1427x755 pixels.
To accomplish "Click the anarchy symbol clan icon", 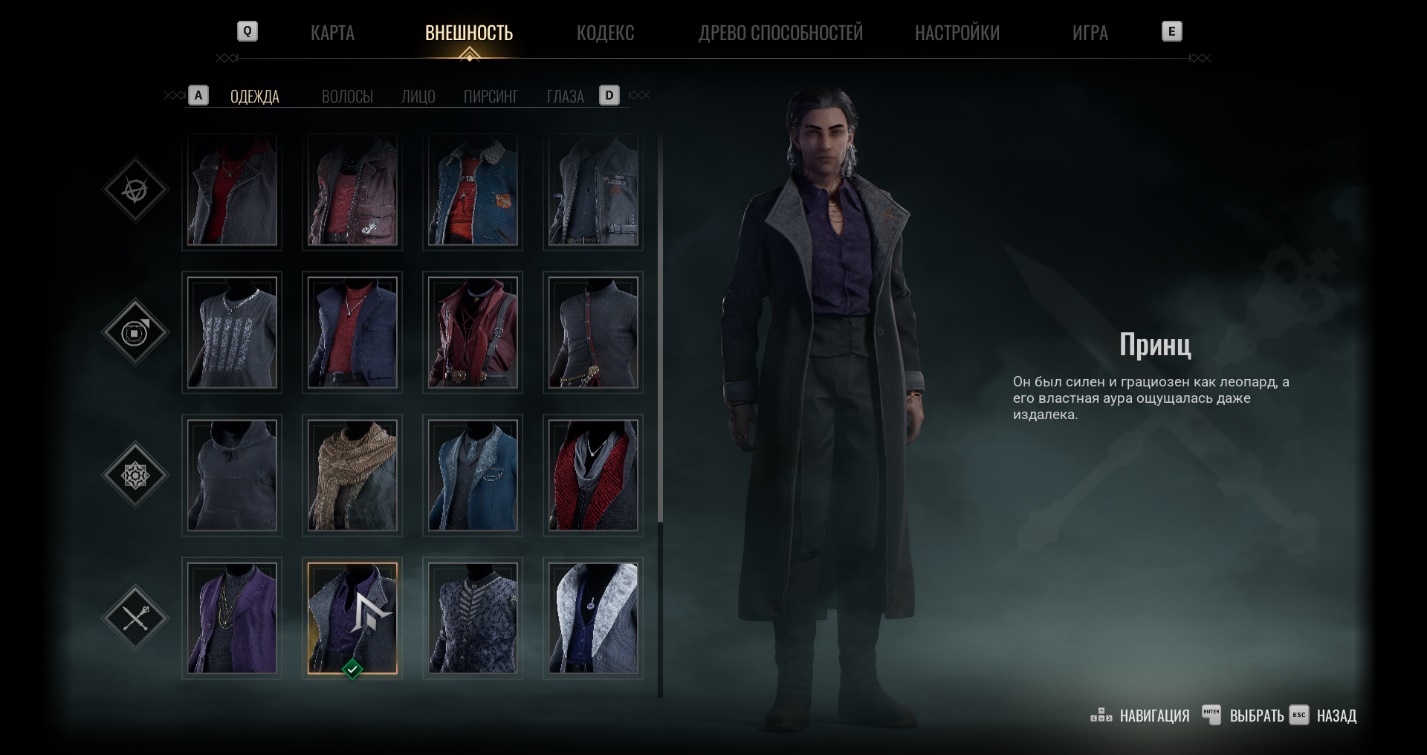I will [136, 188].
